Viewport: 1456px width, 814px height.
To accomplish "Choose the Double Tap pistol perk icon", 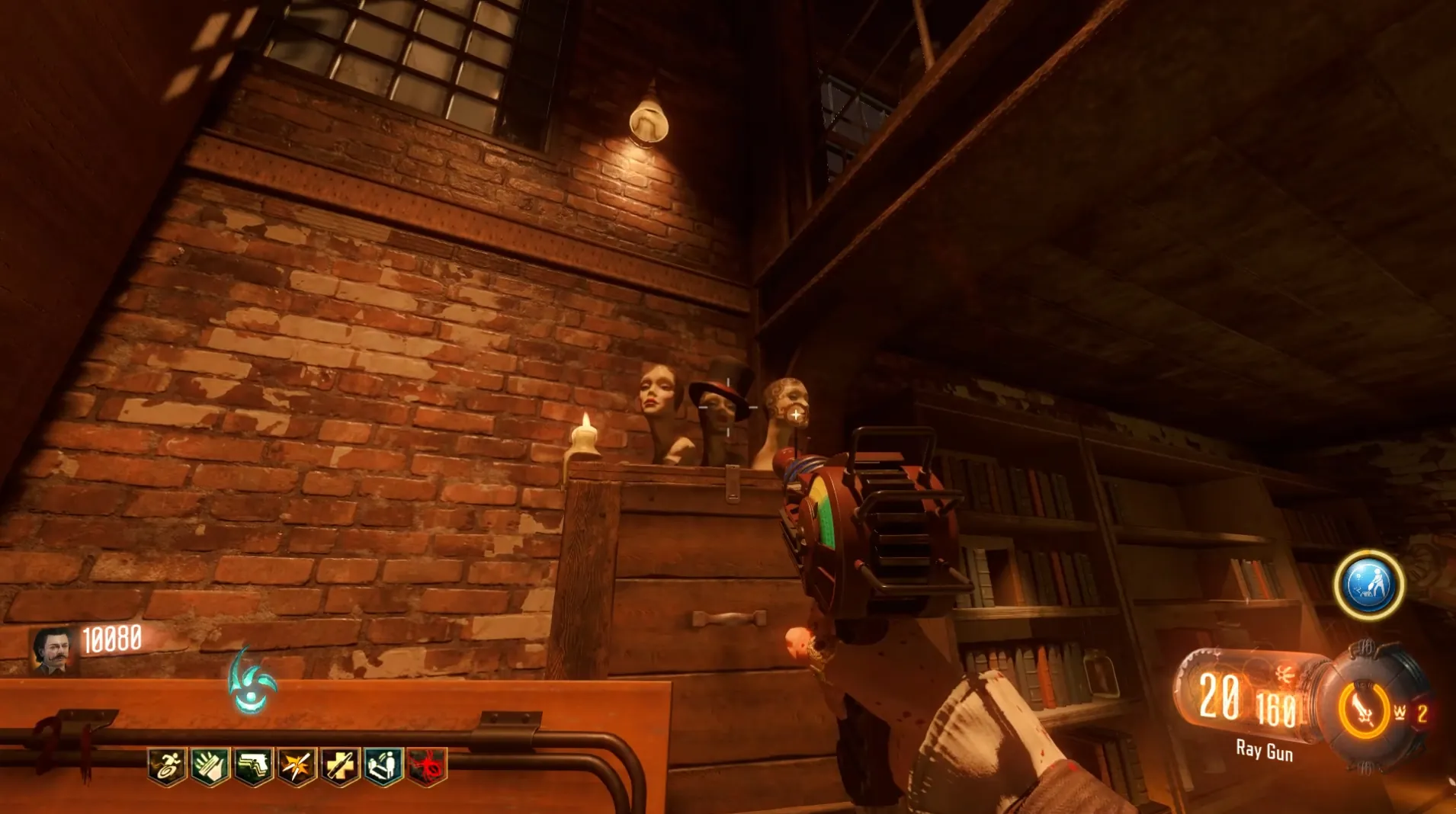I will coord(253,765).
